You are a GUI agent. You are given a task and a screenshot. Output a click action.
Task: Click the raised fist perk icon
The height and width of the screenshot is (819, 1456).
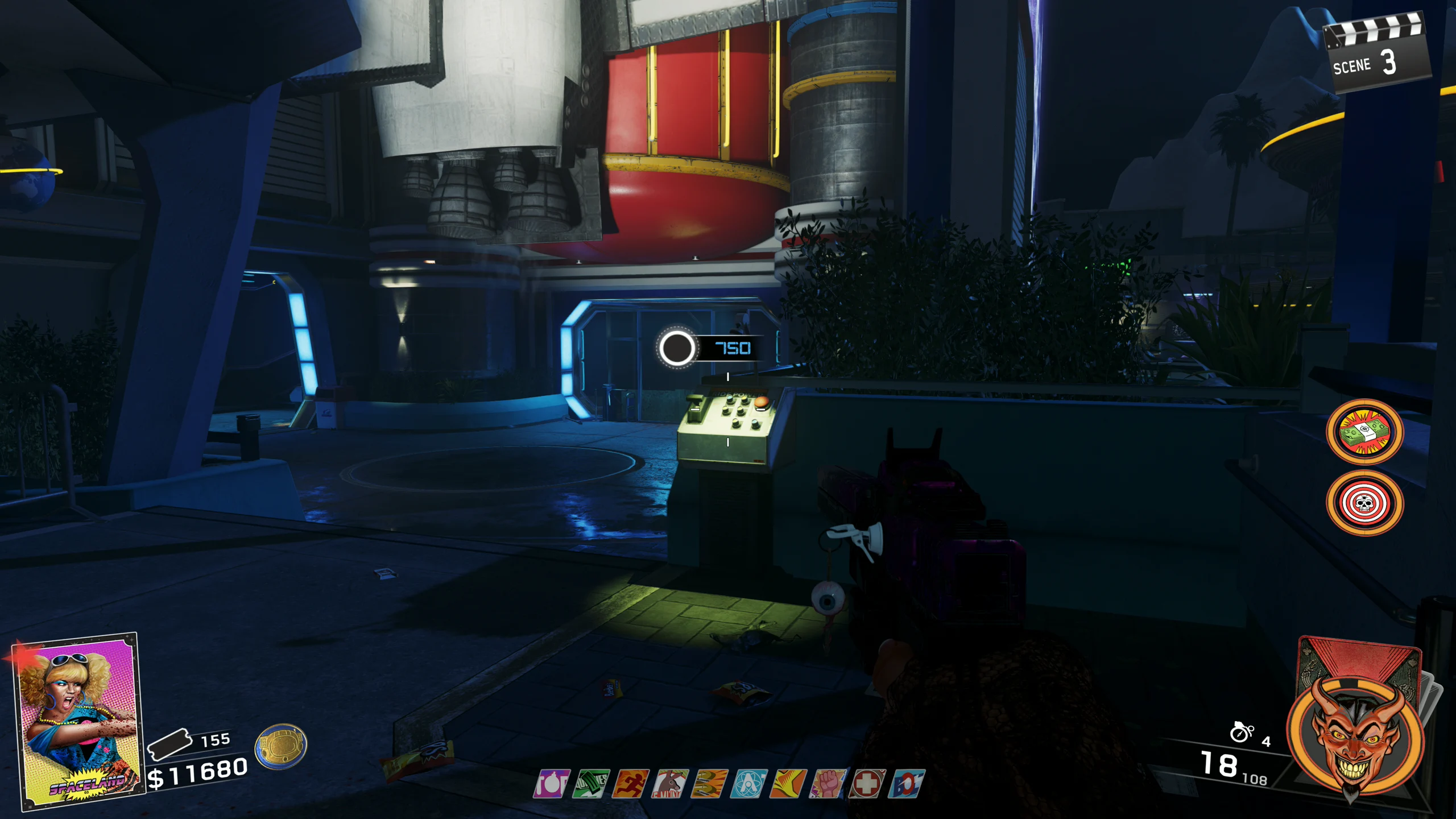[828, 784]
